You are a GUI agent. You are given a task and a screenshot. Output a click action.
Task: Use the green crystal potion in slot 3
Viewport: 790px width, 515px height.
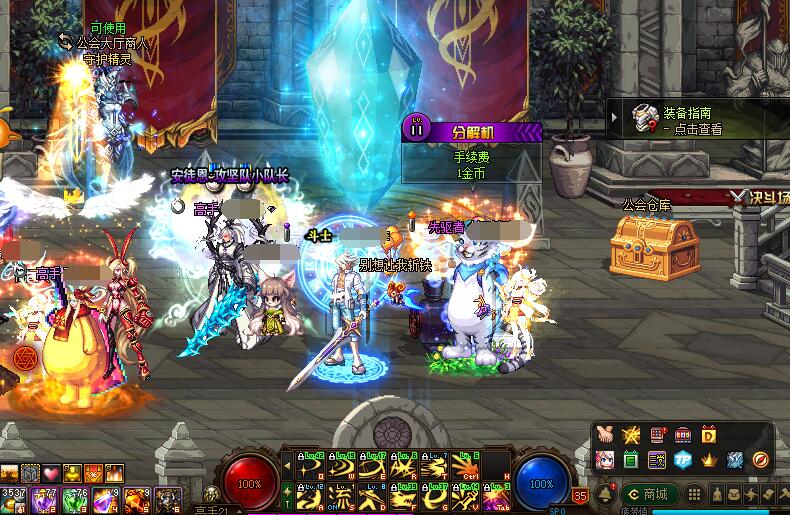(74, 499)
